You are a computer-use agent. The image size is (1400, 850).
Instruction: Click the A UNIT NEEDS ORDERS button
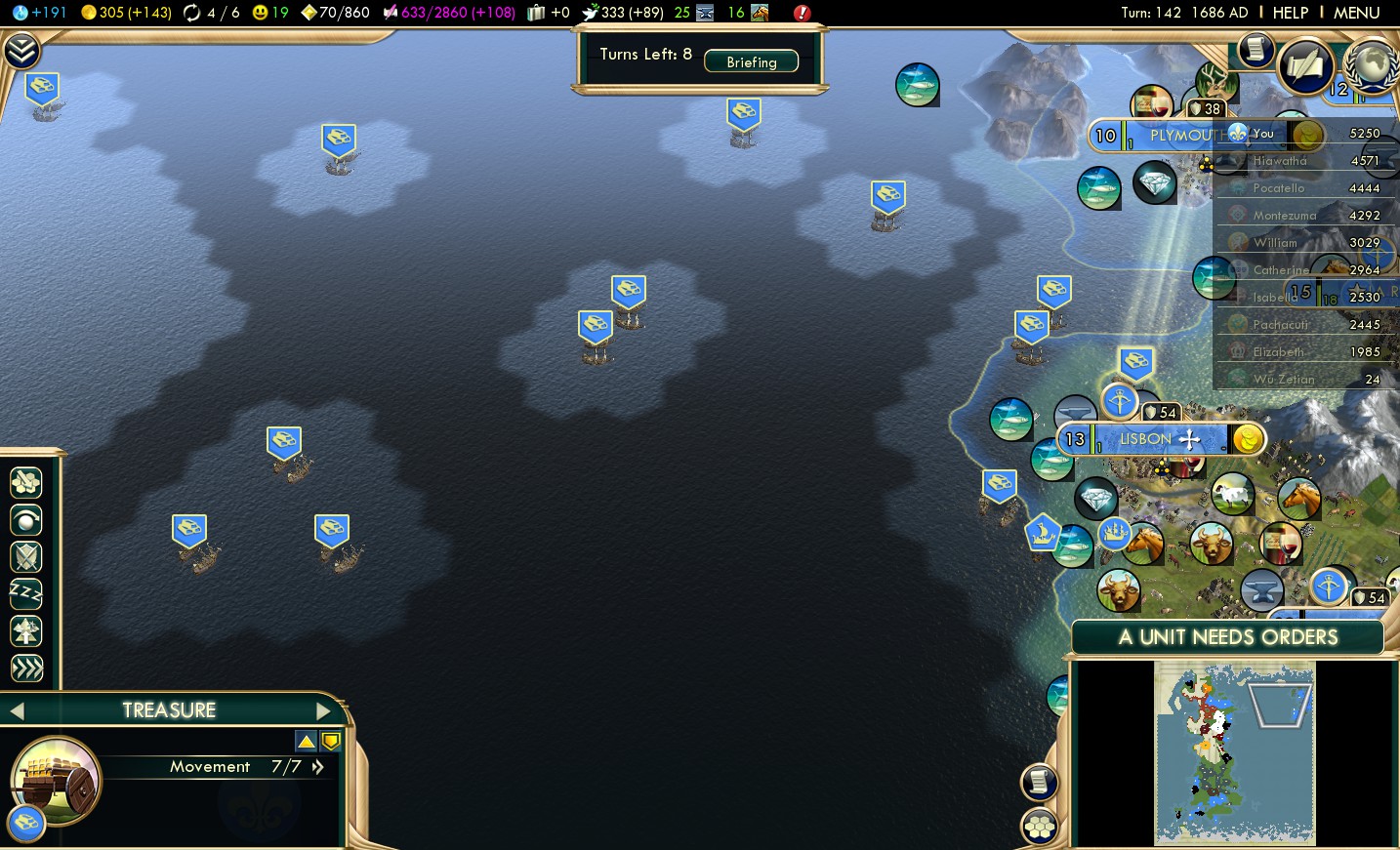(x=1227, y=637)
